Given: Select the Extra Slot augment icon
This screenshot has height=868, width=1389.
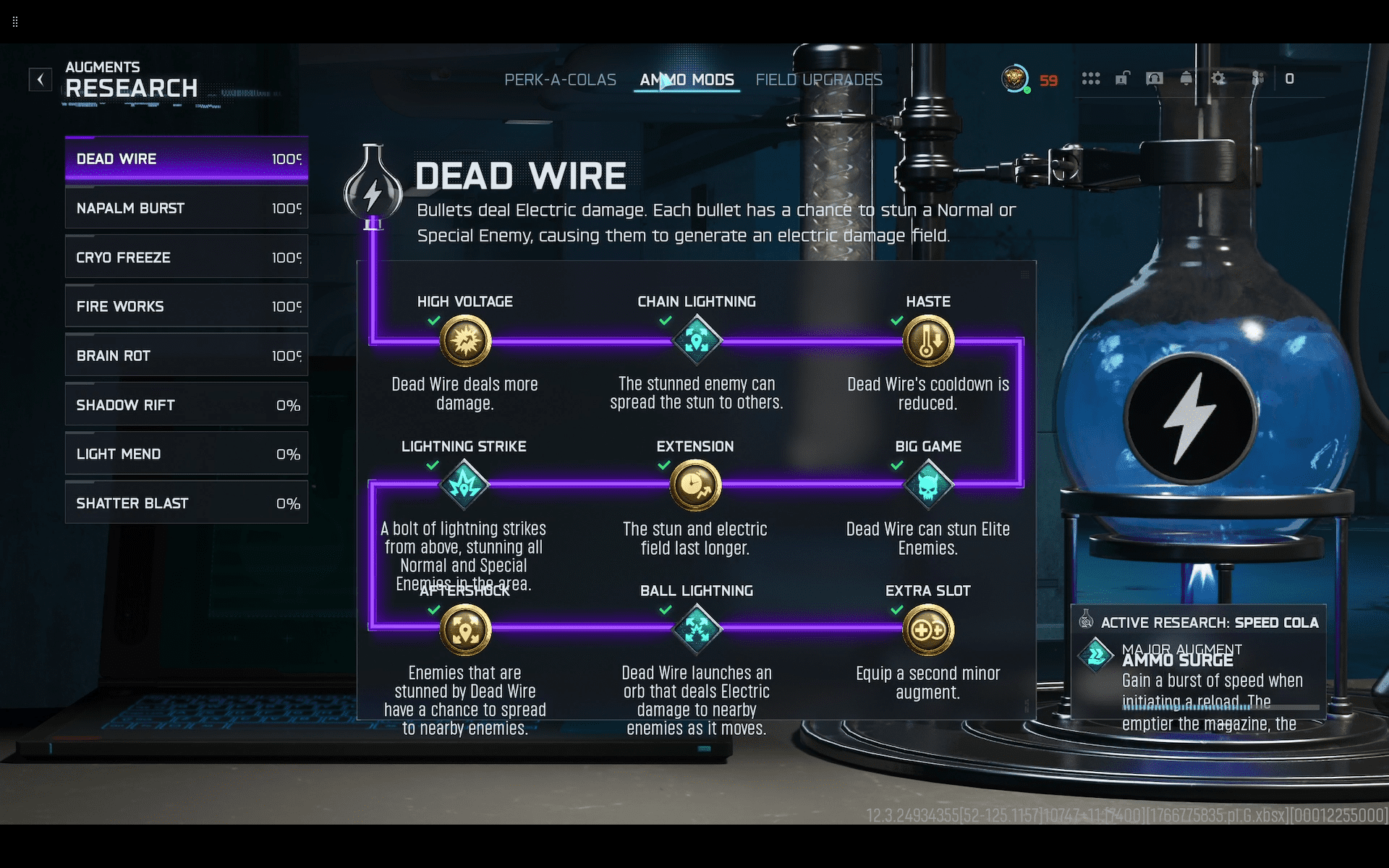Looking at the screenshot, I should [928, 629].
